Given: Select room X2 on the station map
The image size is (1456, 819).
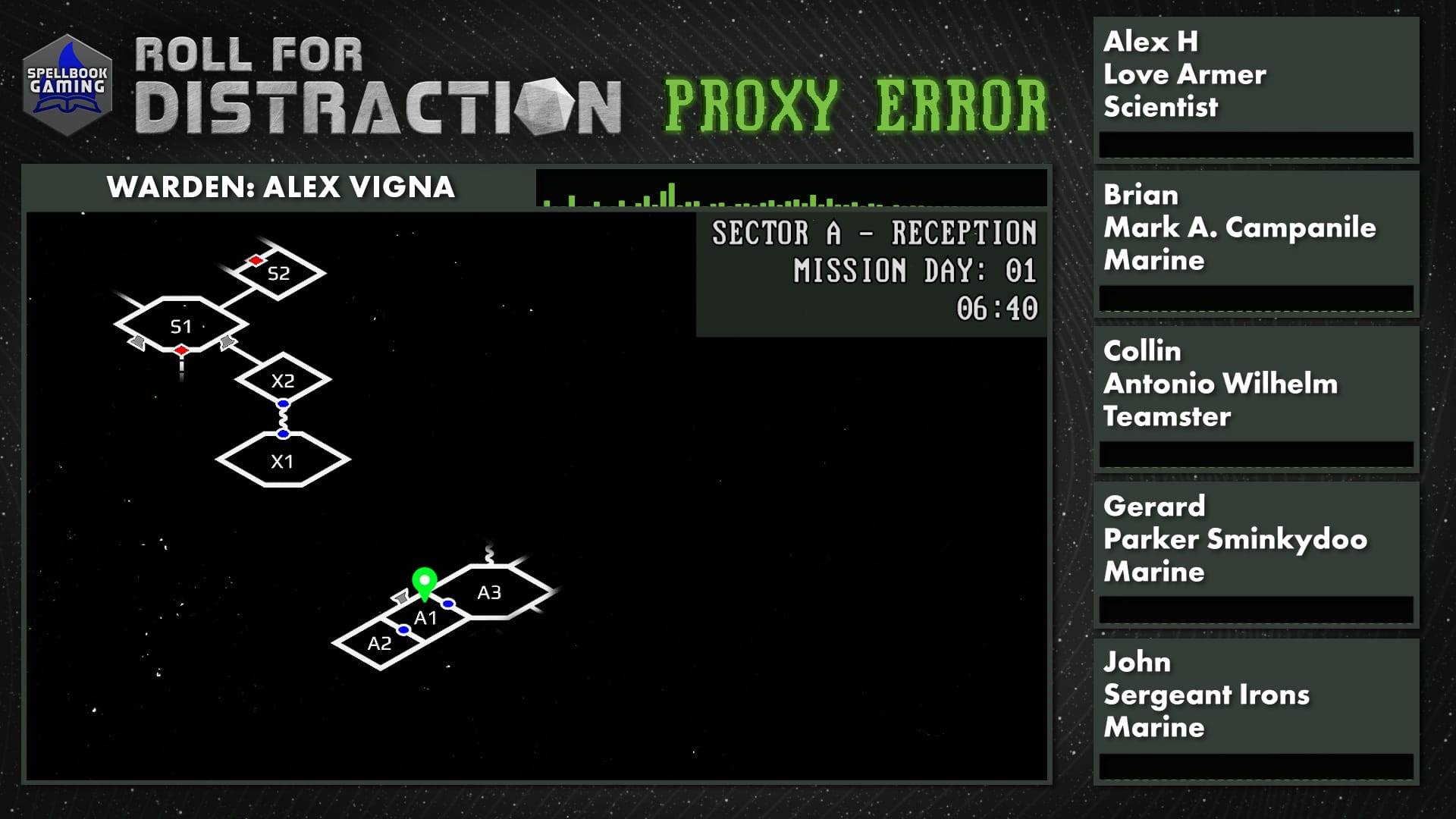Looking at the screenshot, I should click(283, 381).
